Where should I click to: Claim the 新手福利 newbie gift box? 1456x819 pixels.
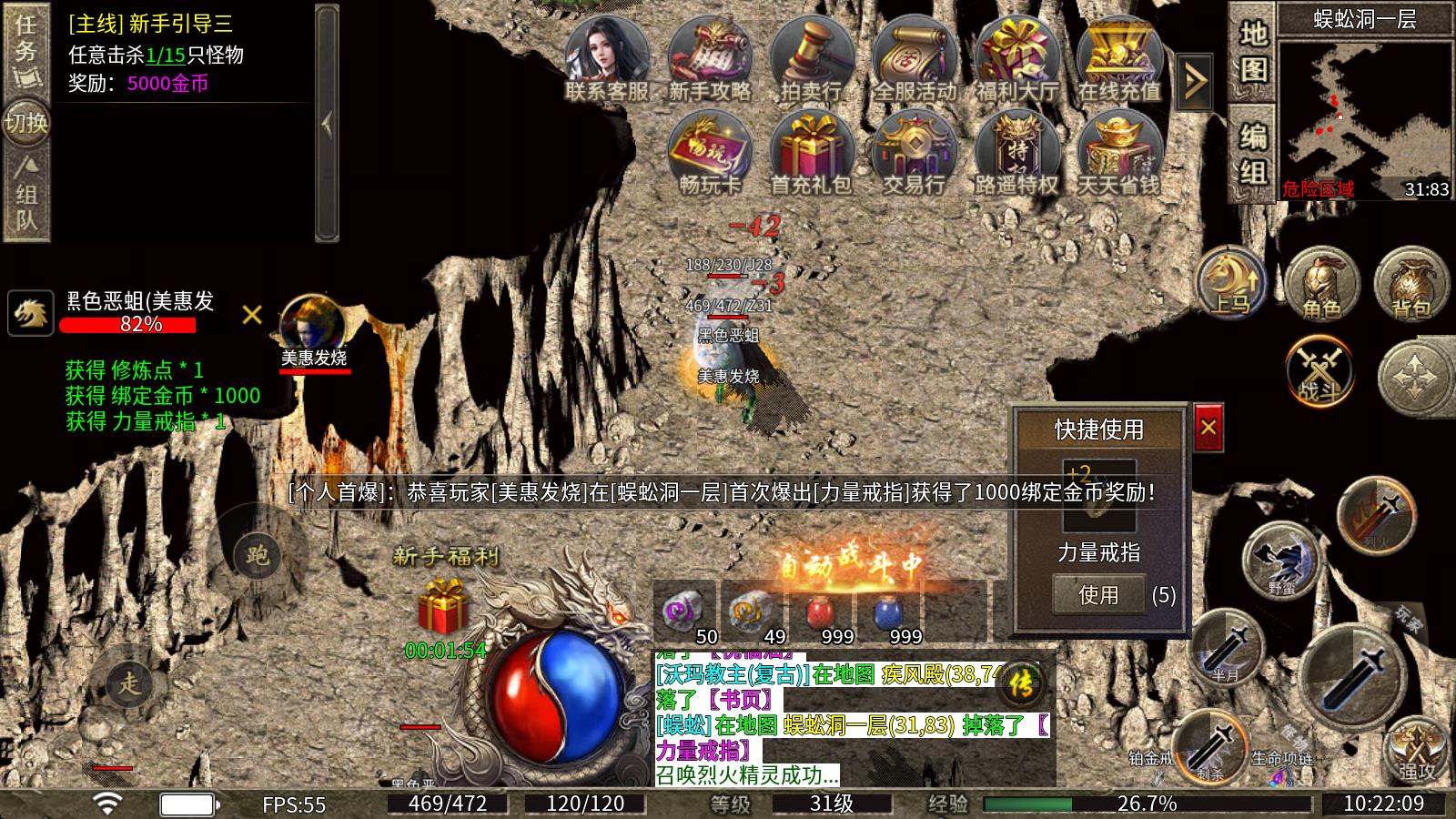click(442, 608)
